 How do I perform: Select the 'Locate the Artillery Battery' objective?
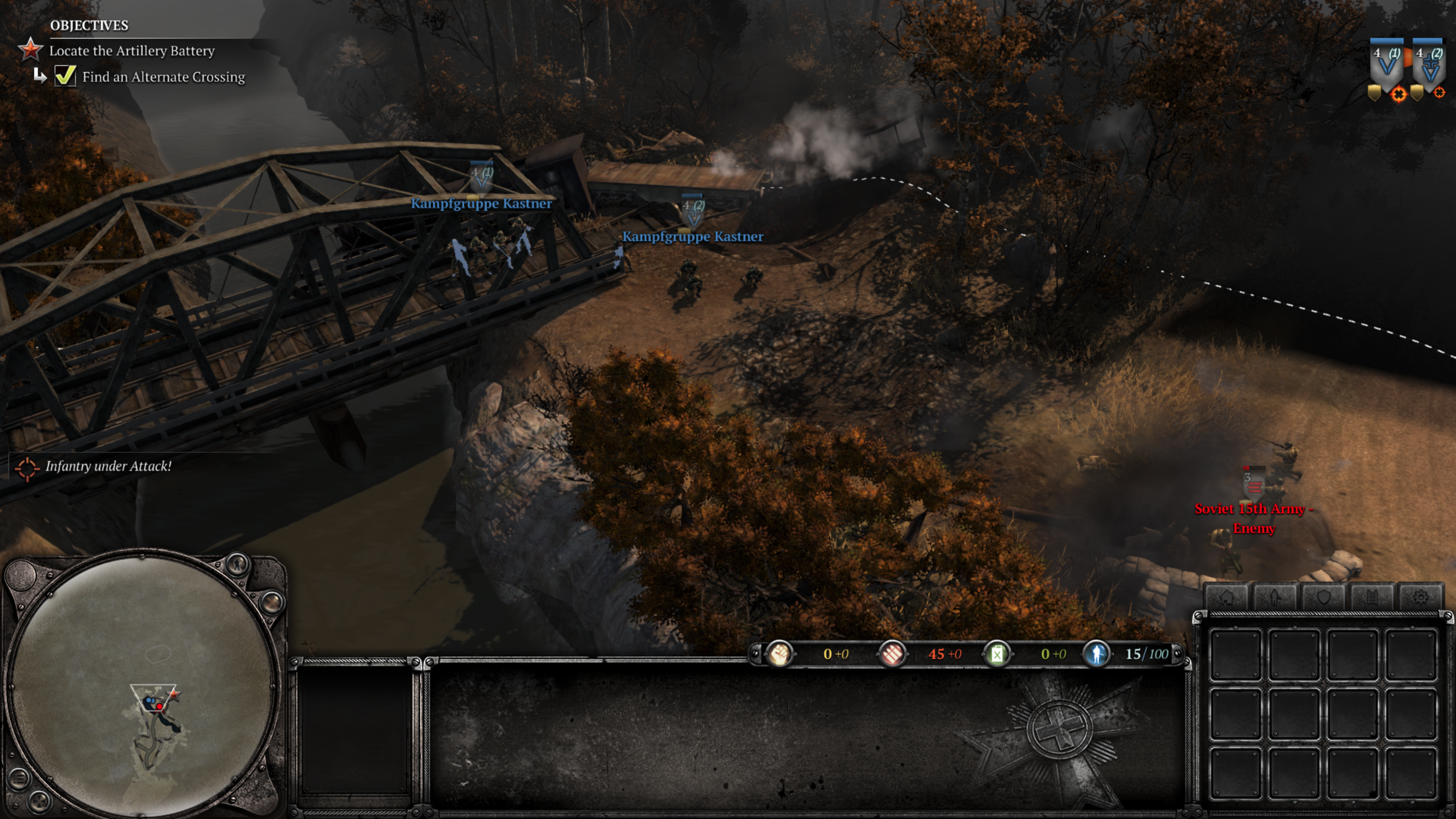[x=132, y=51]
